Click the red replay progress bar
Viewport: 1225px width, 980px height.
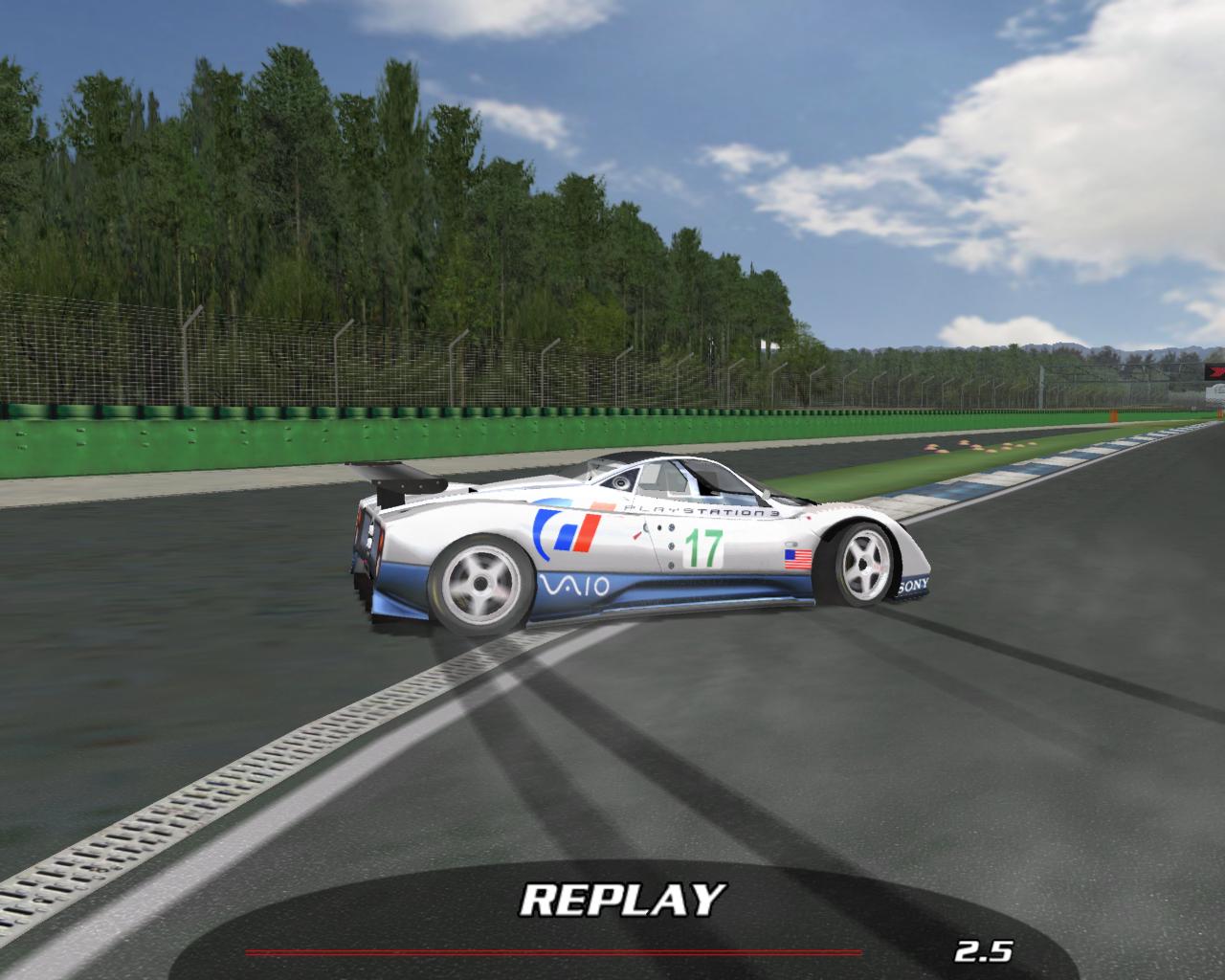(x=553, y=952)
